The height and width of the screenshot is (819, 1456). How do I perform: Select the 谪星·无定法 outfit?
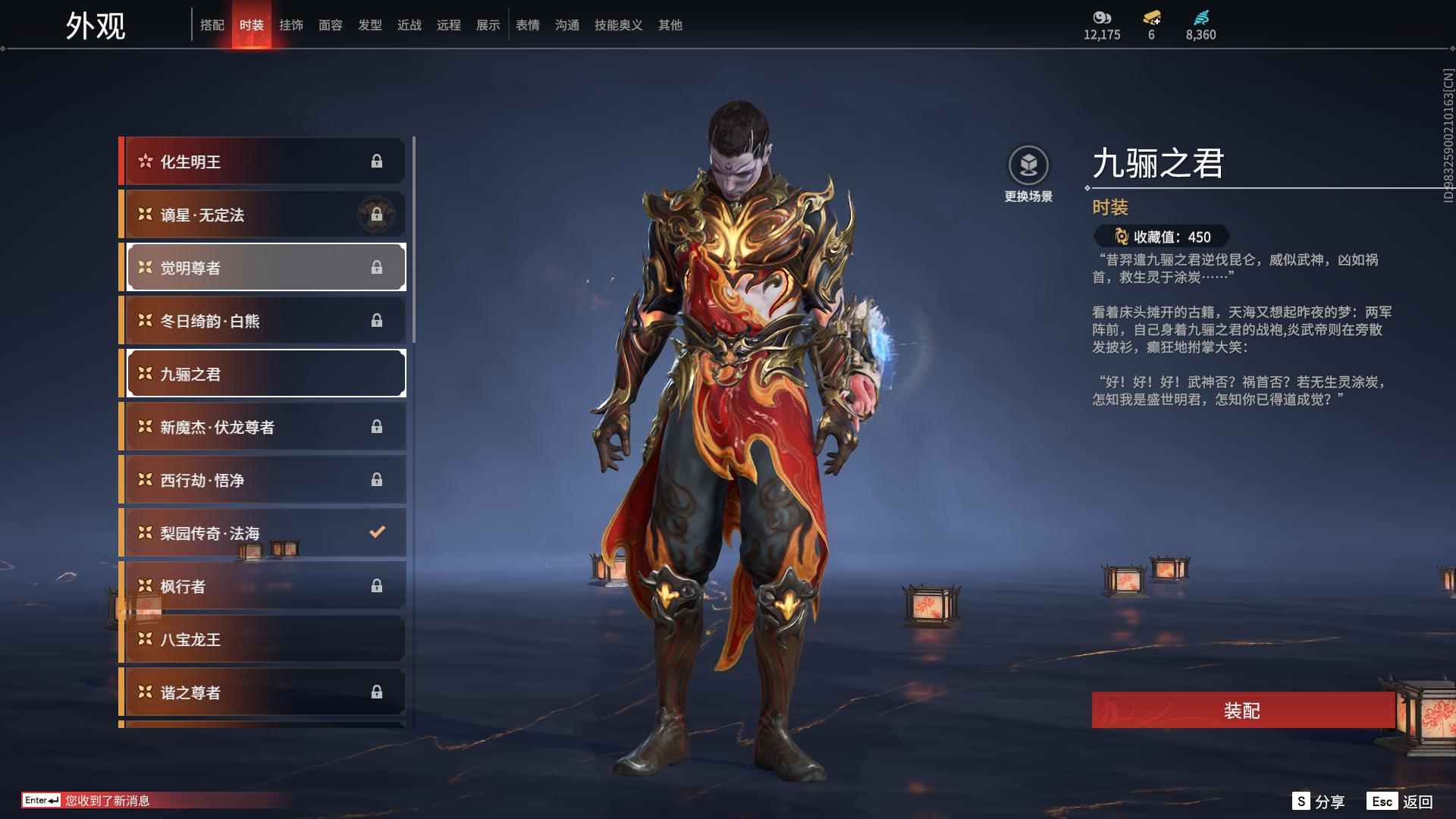(264, 215)
